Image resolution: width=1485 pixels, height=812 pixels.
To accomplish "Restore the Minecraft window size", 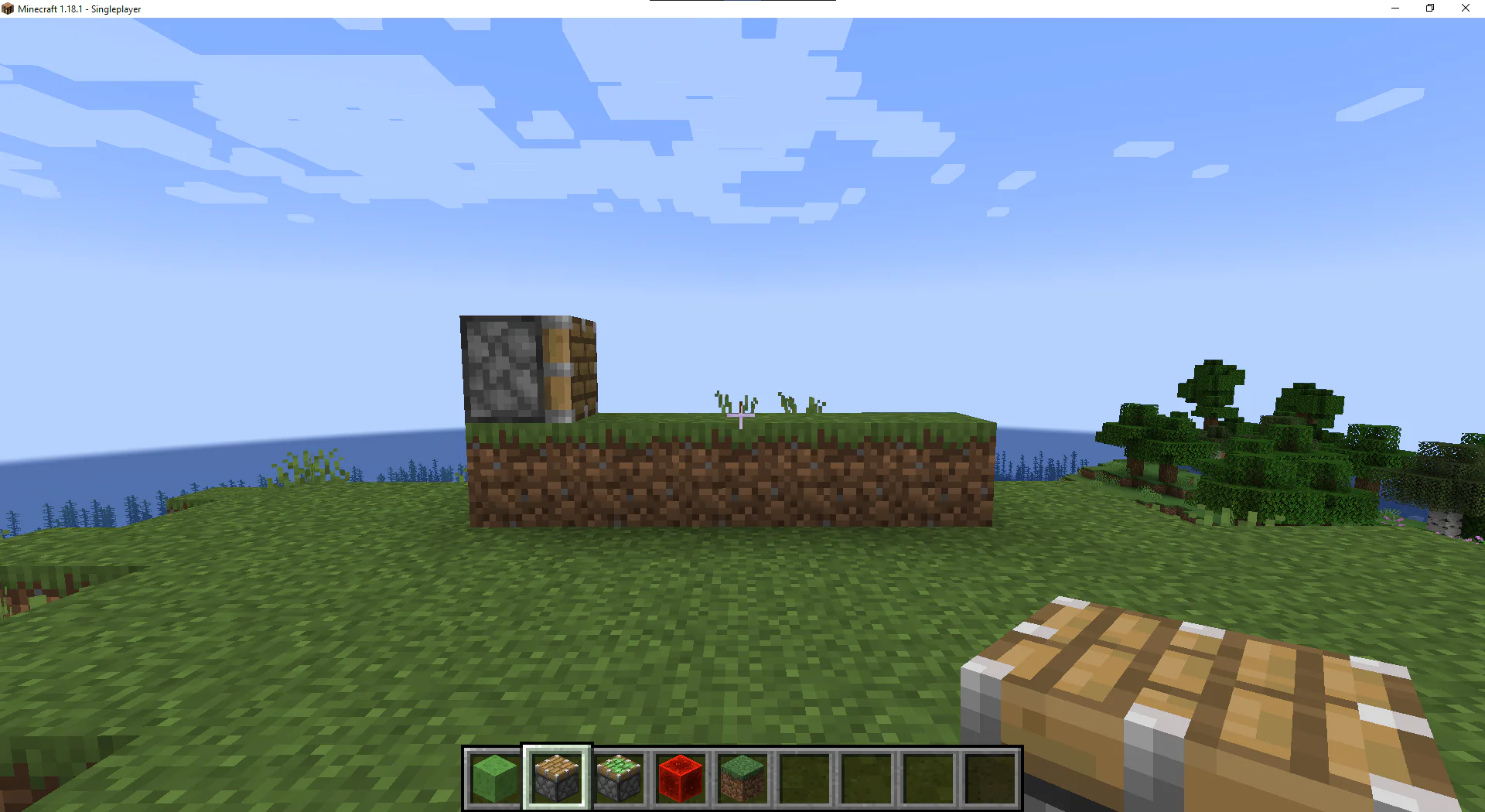I will click(1429, 9).
